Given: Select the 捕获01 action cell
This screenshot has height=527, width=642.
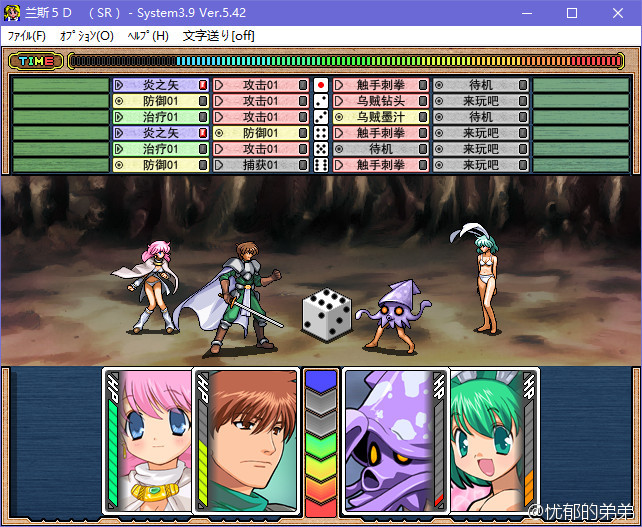Looking at the screenshot, I should pyautogui.click(x=260, y=165).
